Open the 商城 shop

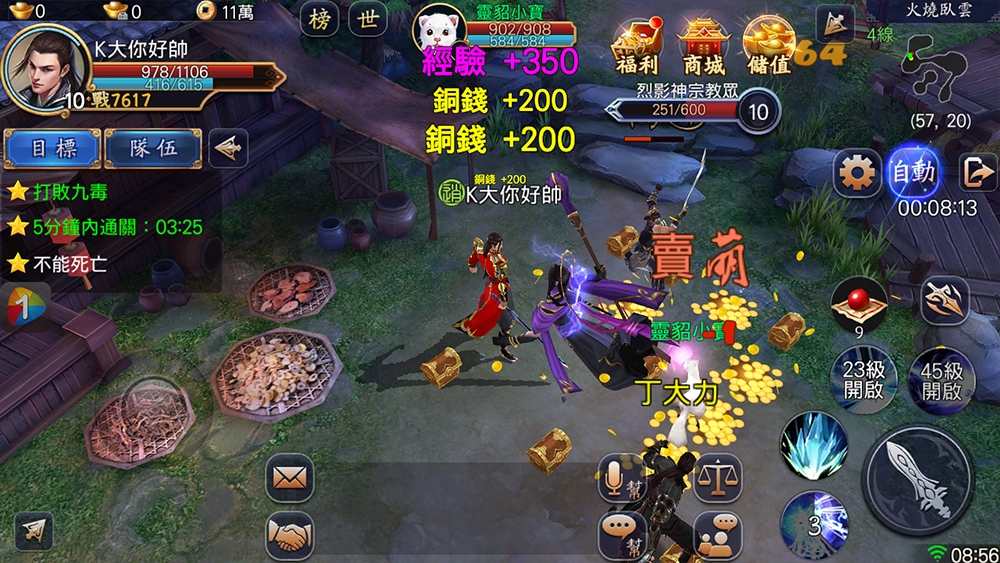(702, 46)
